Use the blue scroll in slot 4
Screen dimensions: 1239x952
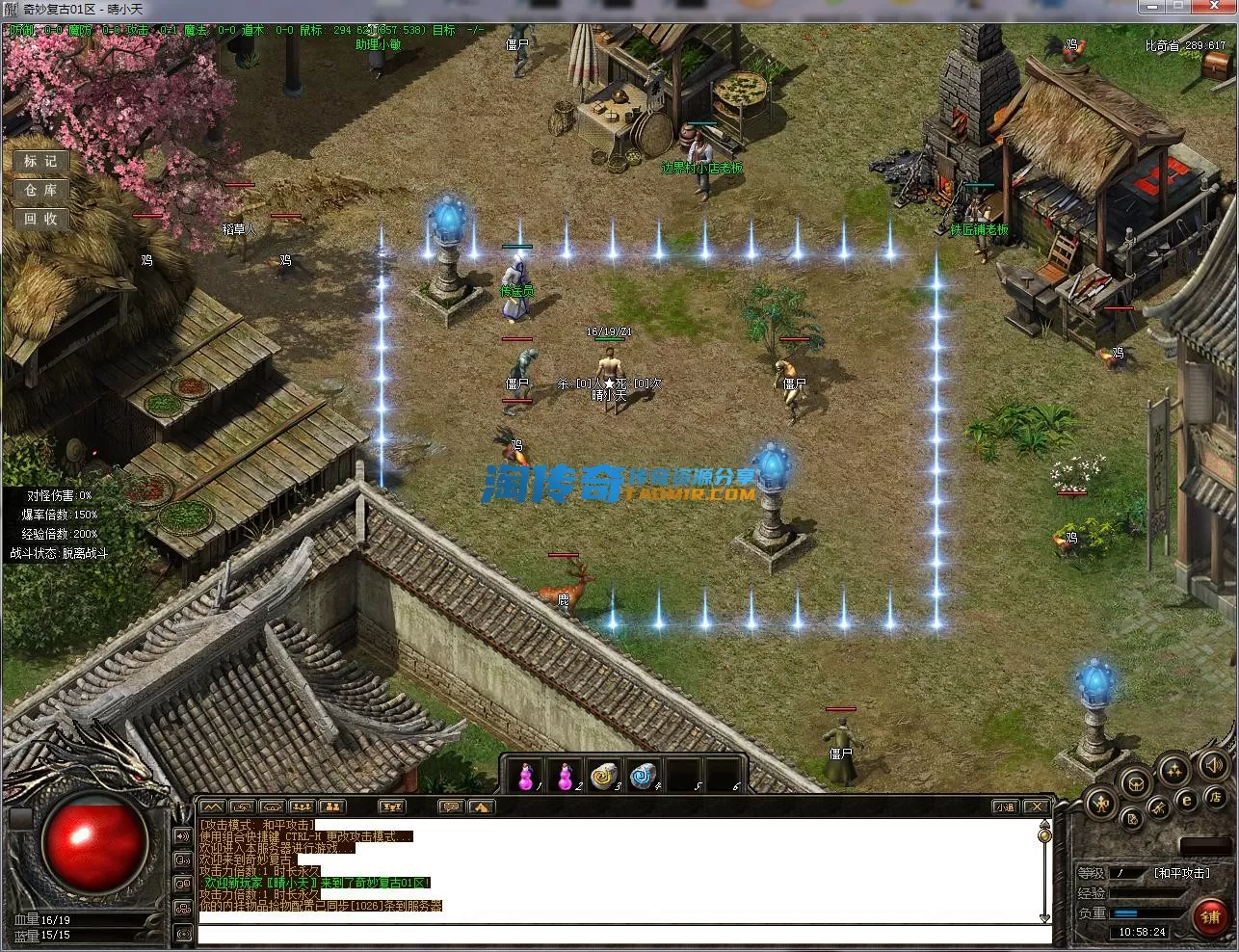(x=645, y=776)
